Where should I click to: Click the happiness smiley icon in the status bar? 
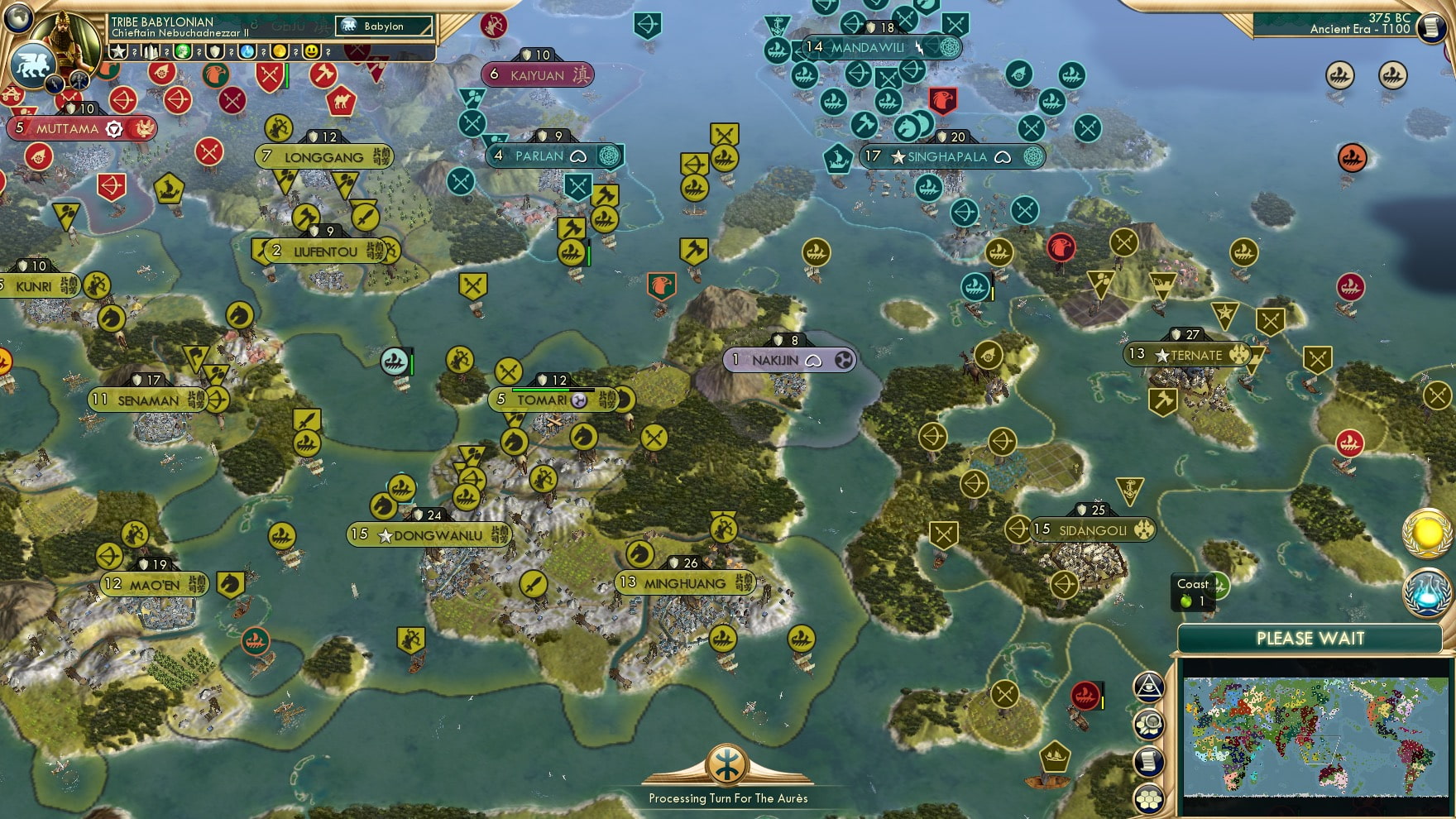coord(312,51)
